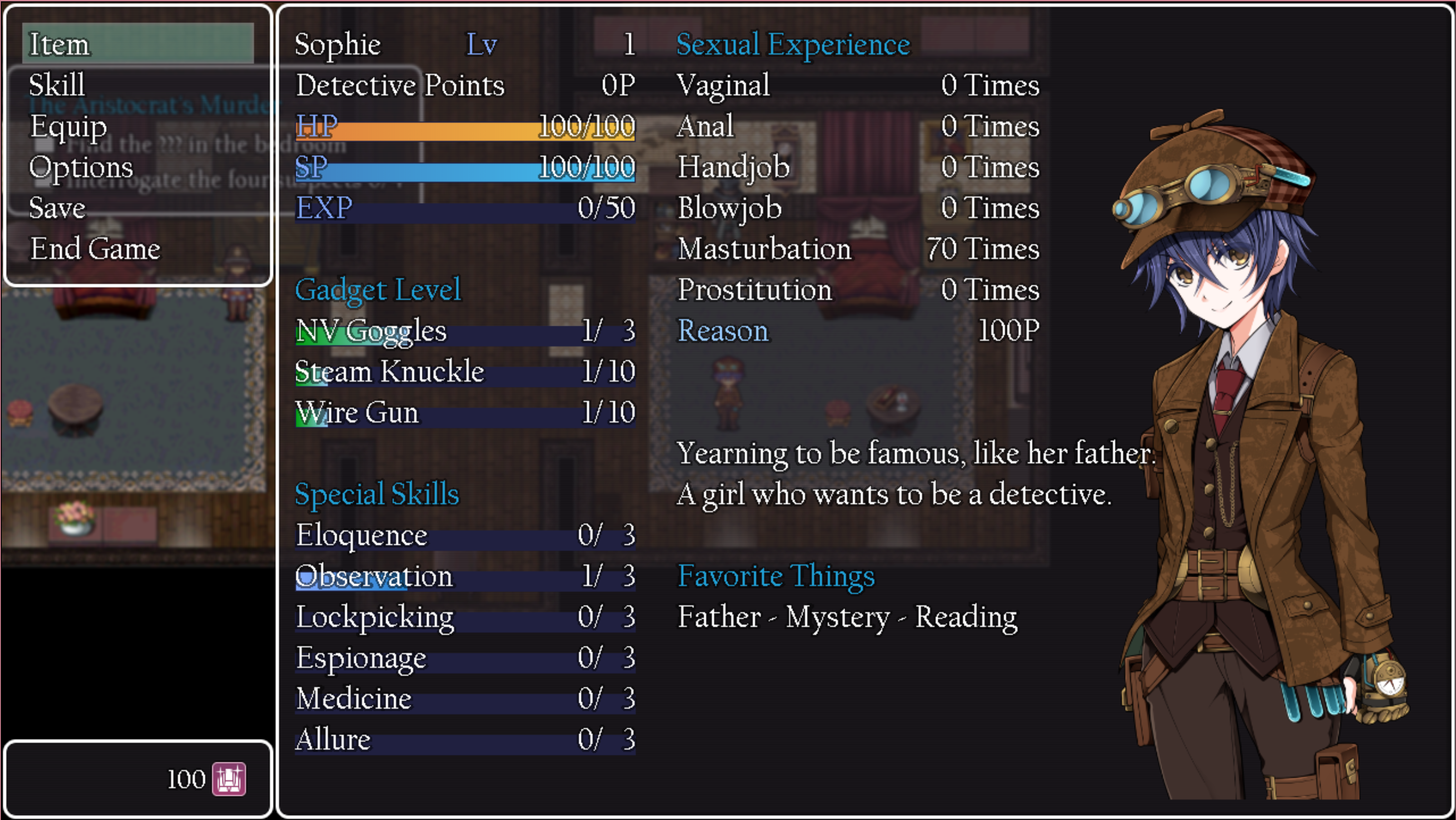Image resolution: width=1456 pixels, height=820 pixels.
Task: Open the Skill menu
Action: pyautogui.click(x=56, y=85)
